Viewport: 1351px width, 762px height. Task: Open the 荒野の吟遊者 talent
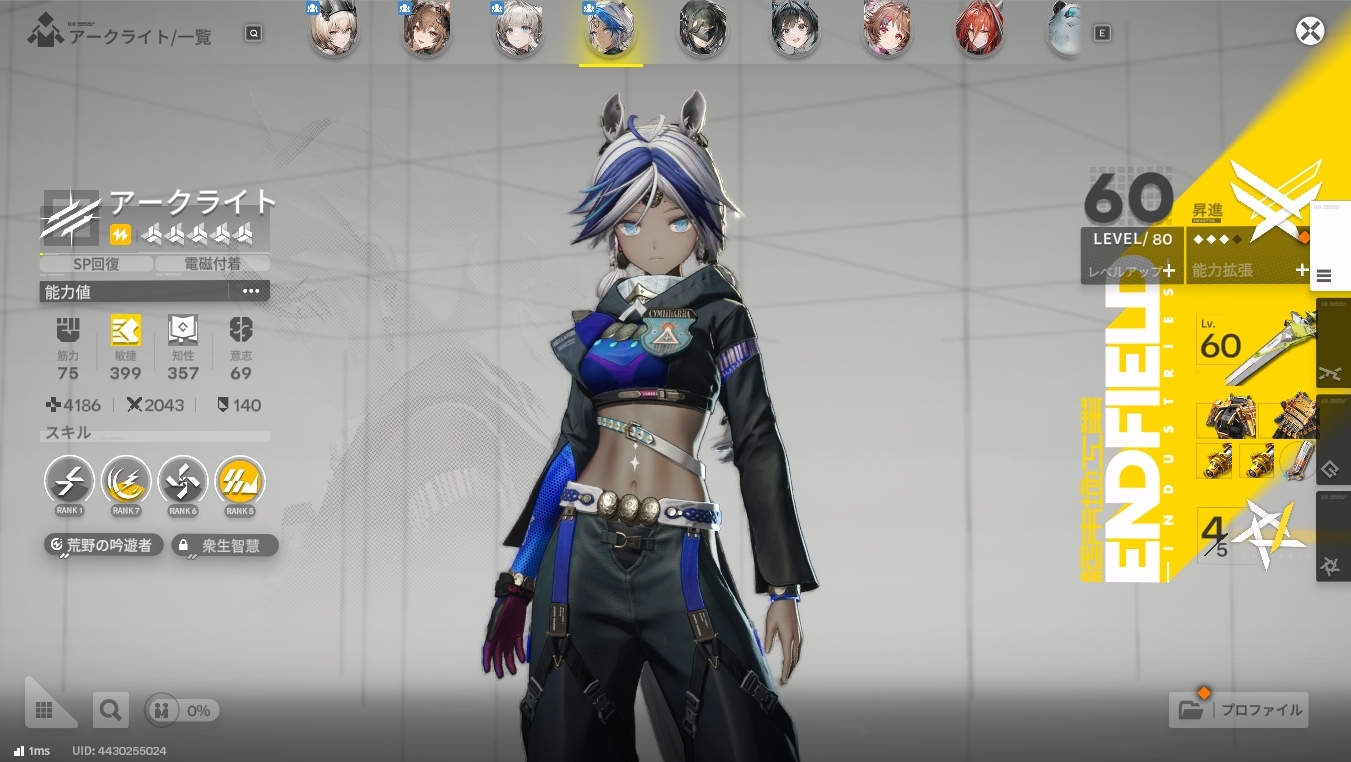click(x=104, y=545)
